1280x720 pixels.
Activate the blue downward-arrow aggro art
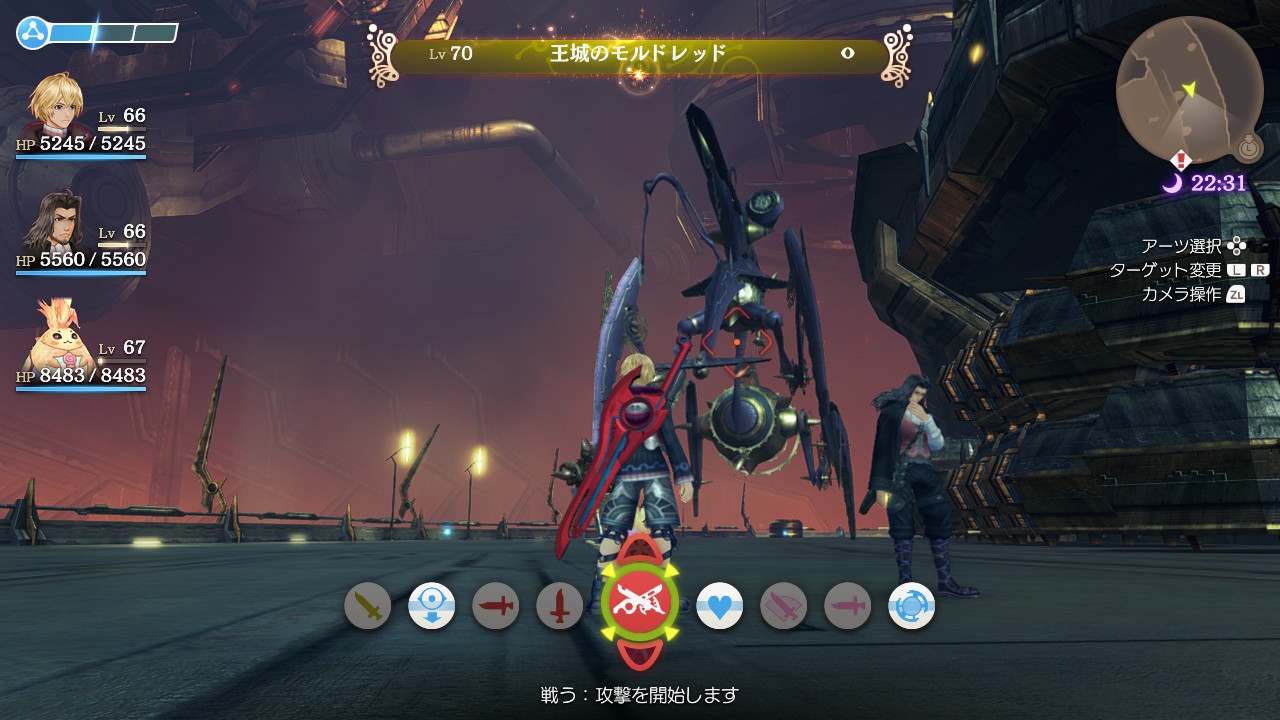(431, 606)
